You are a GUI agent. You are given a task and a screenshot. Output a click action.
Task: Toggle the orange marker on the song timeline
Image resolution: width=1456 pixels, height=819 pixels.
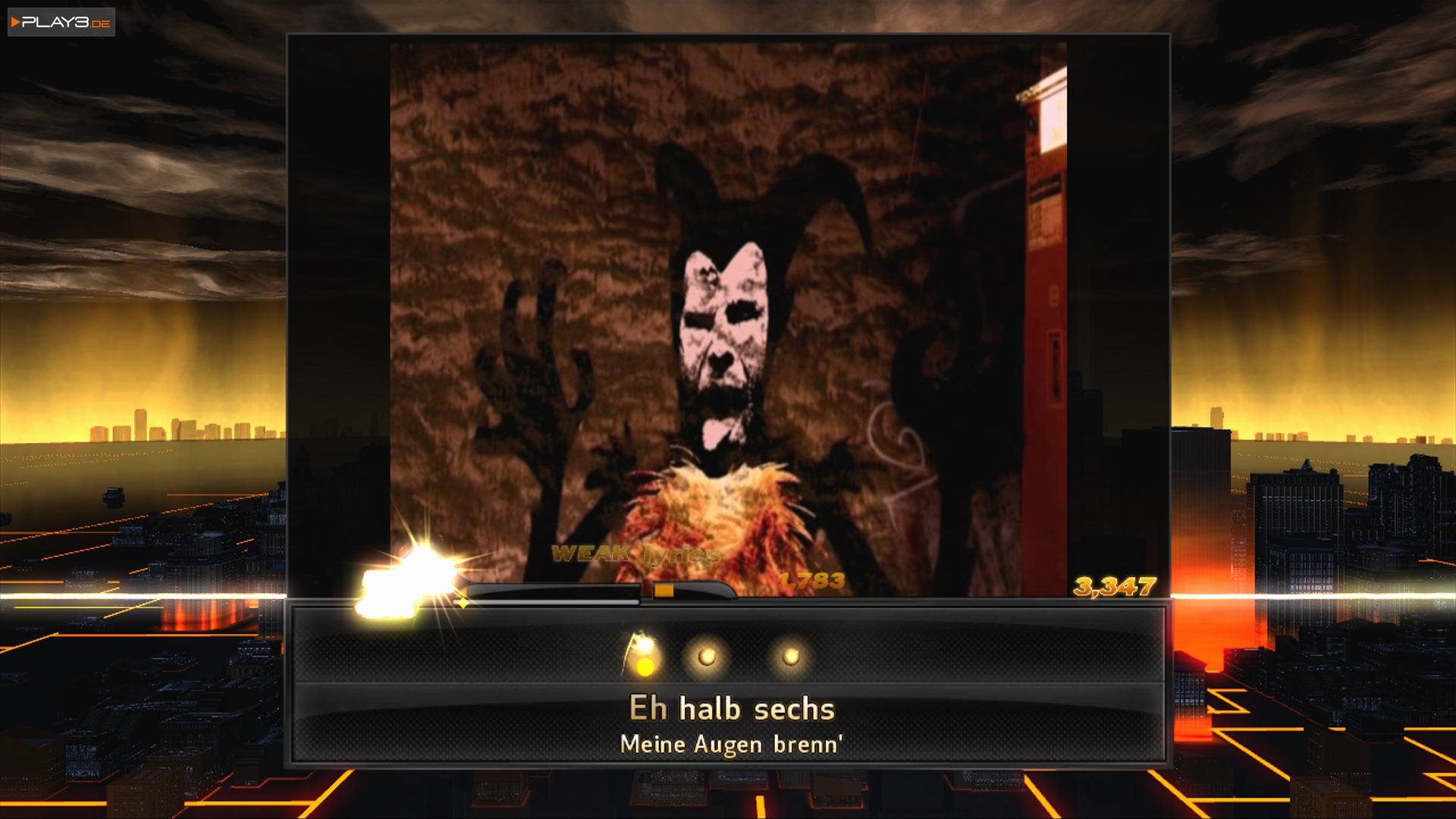(x=666, y=591)
